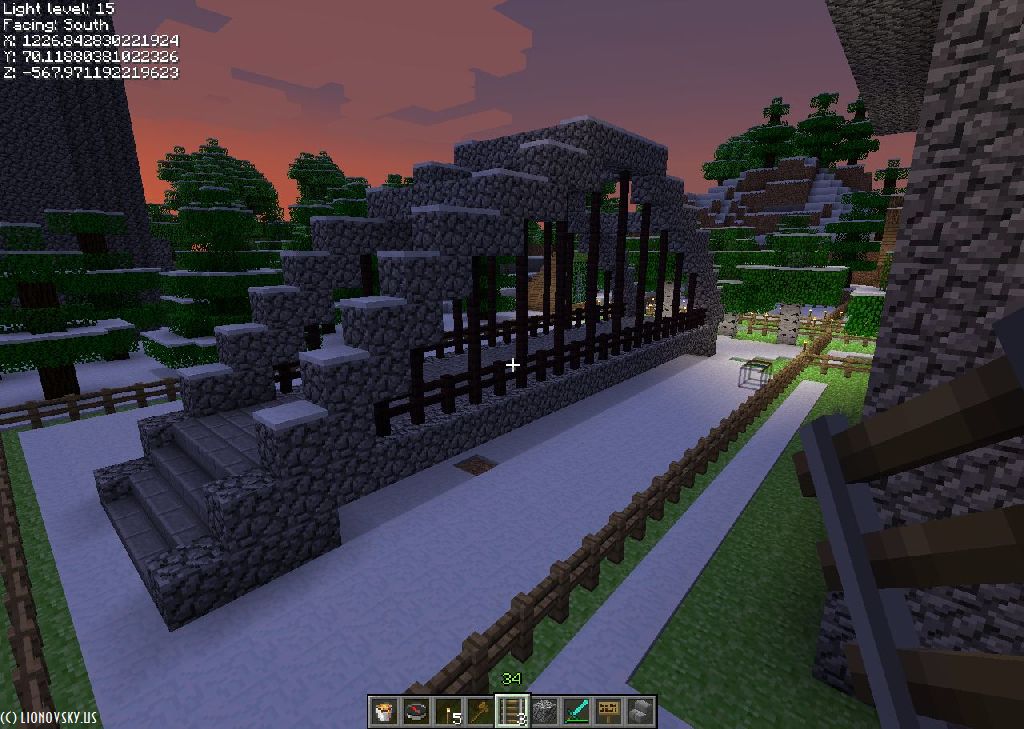Select the grey stone block slot
1024x729 pixels.
click(640, 711)
